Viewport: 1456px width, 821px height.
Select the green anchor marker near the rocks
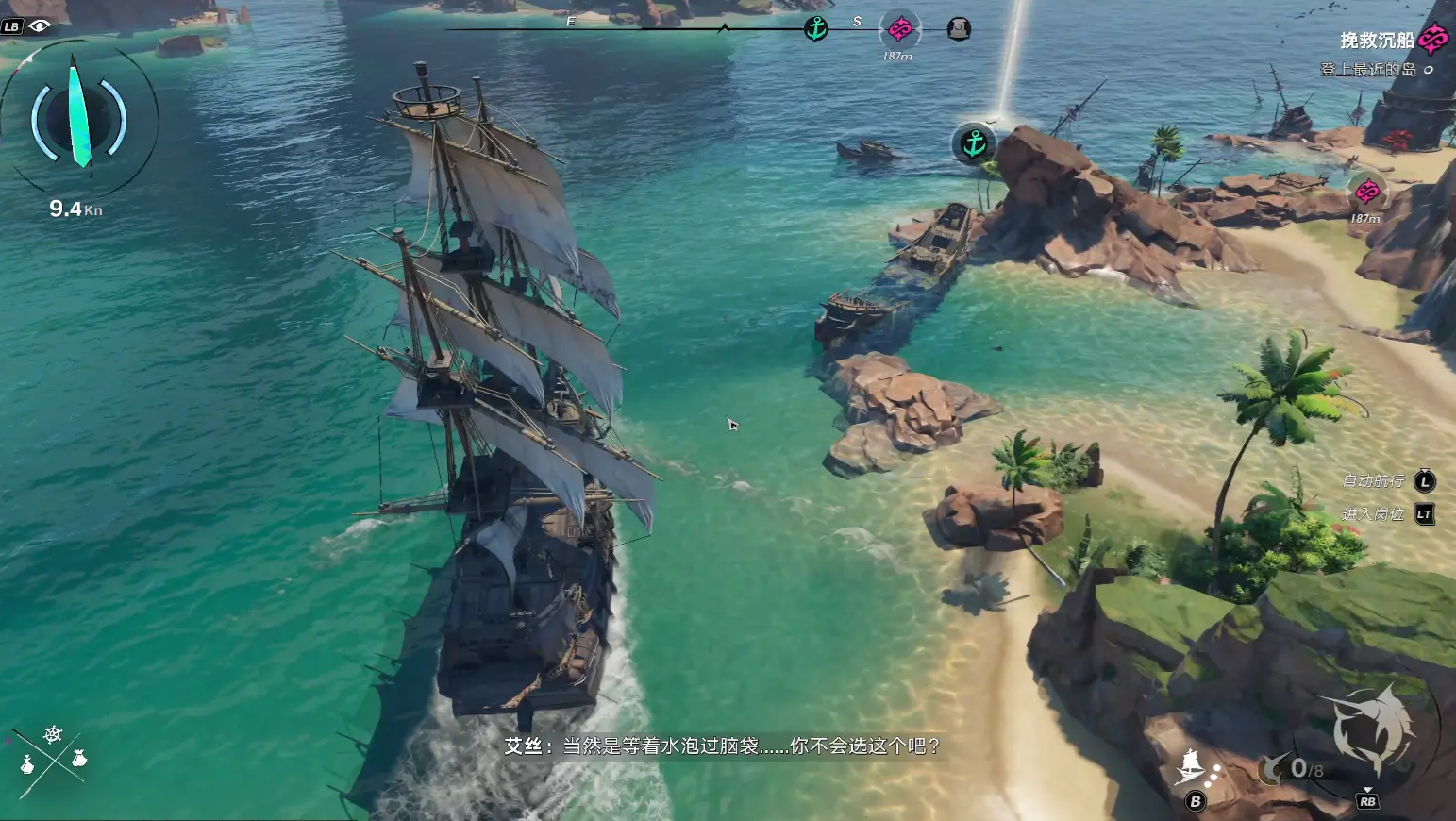point(974,143)
